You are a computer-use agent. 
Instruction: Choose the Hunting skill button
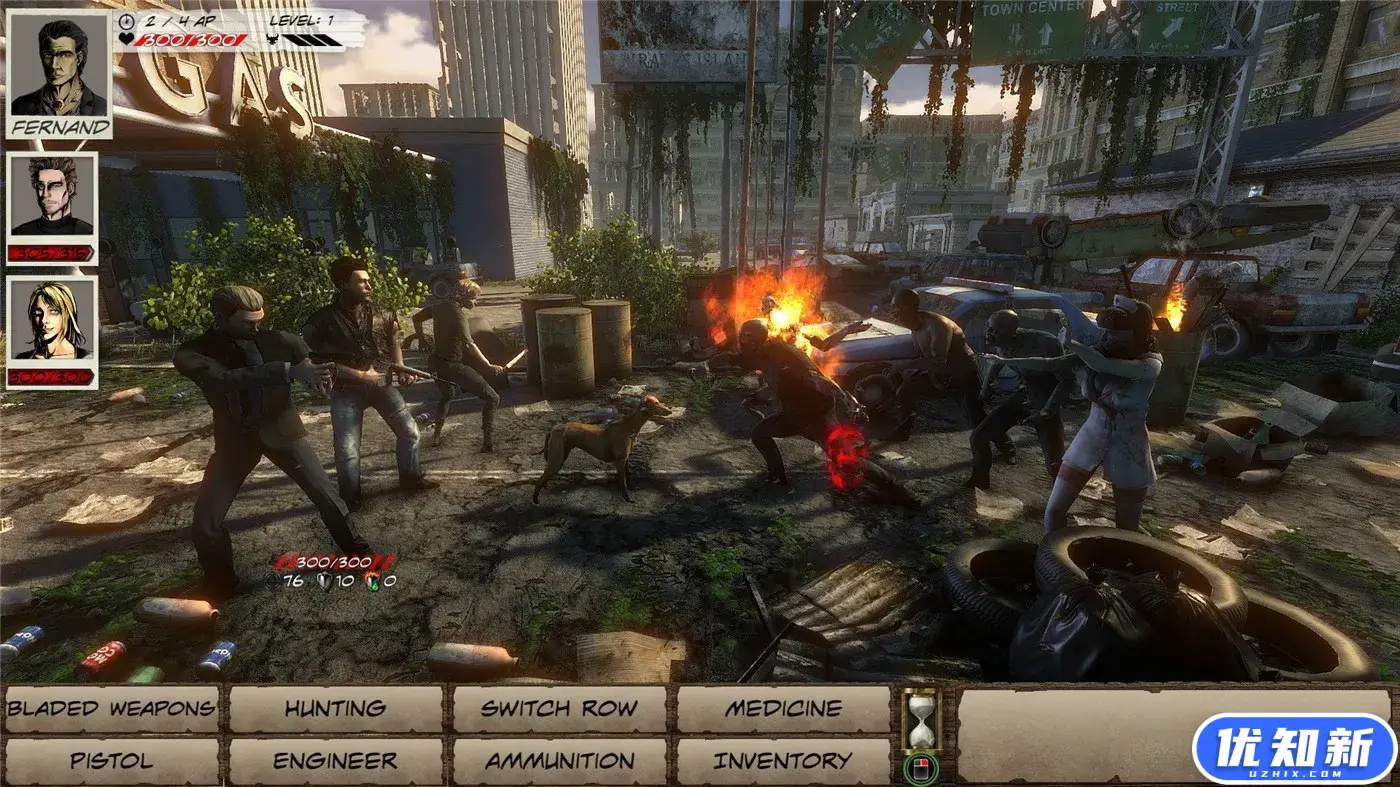click(335, 709)
